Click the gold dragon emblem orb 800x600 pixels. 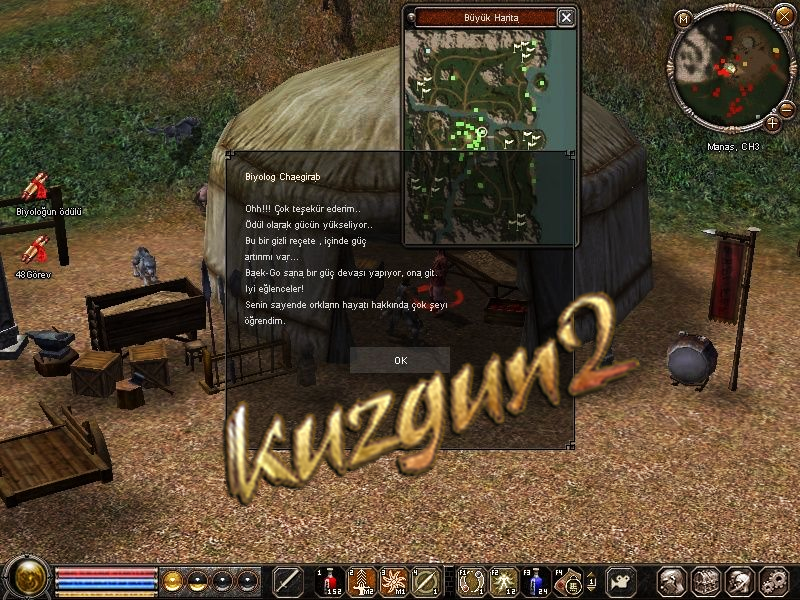point(27,579)
